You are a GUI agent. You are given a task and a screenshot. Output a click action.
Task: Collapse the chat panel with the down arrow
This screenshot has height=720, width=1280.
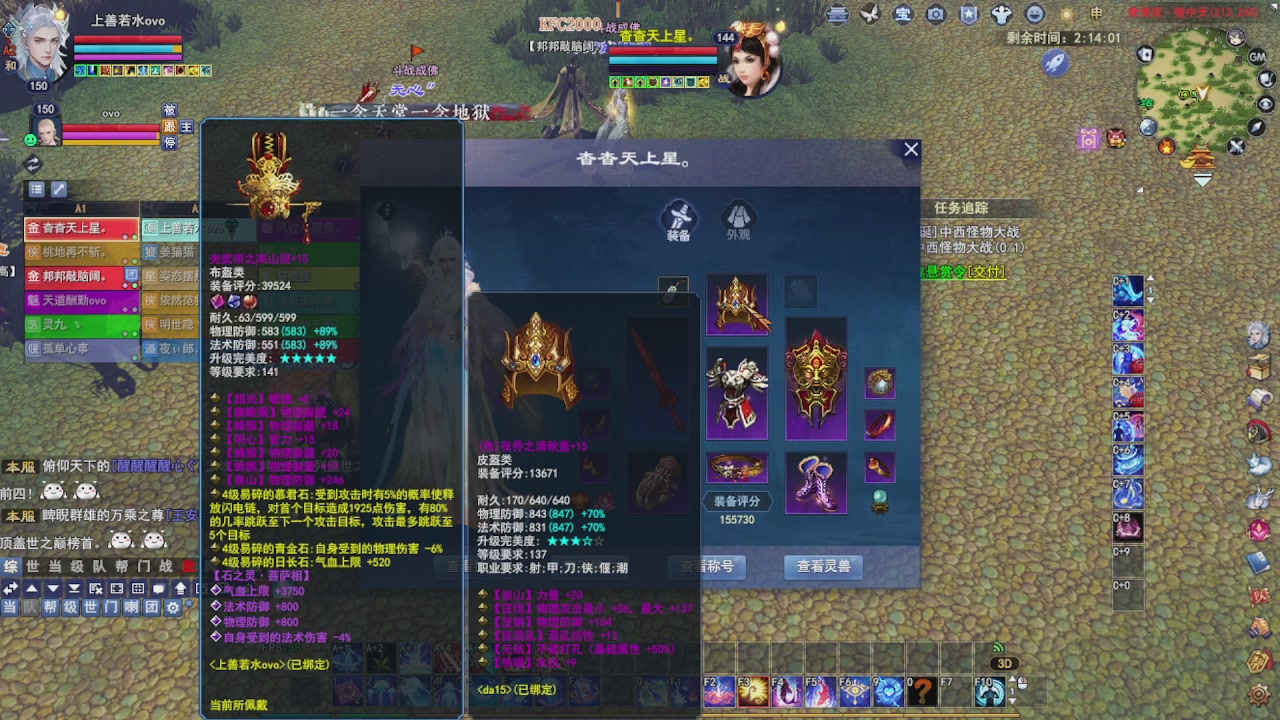tap(53, 588)
